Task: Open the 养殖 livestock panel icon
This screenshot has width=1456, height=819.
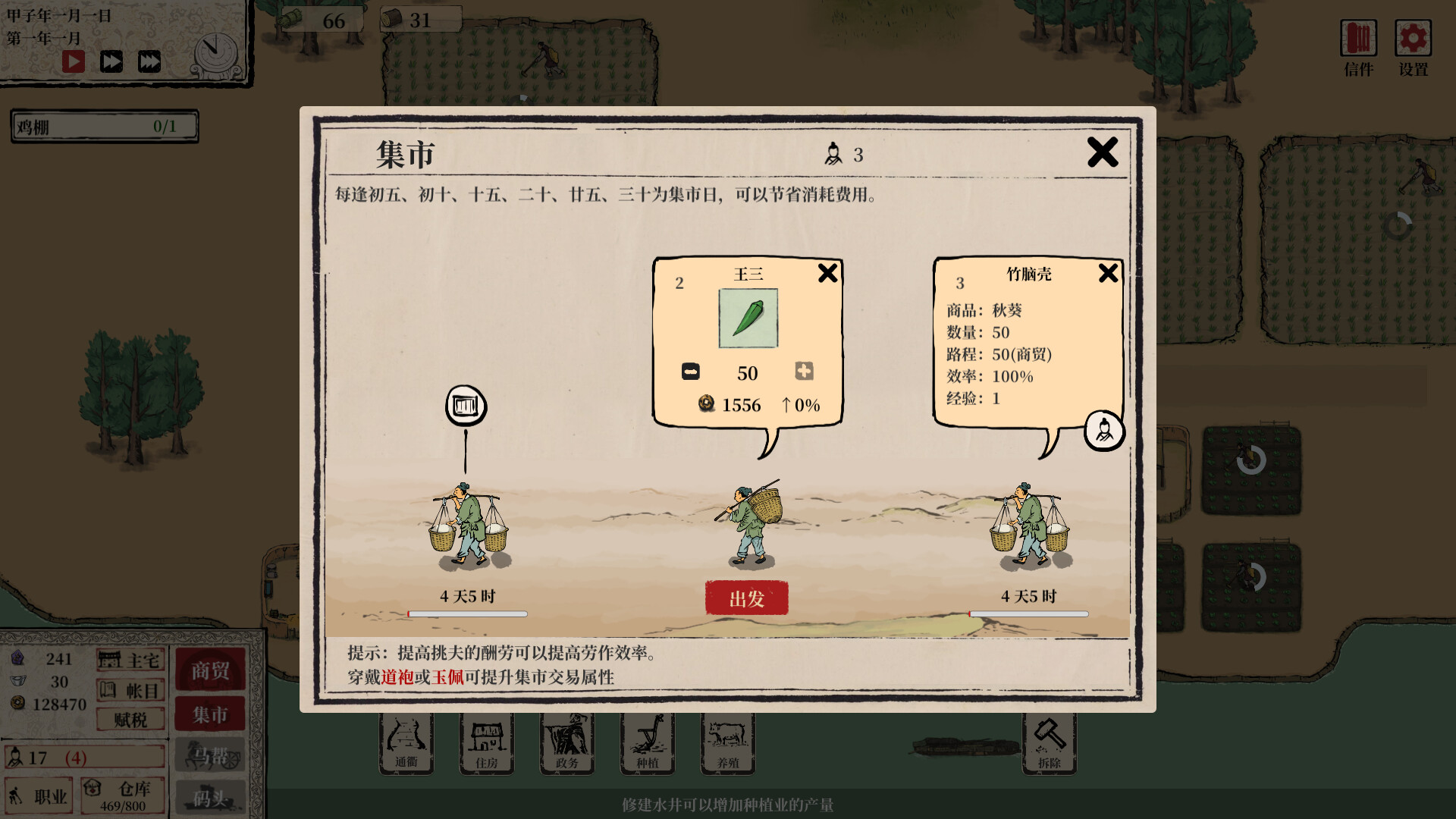Action: click(x=727, y=742)
